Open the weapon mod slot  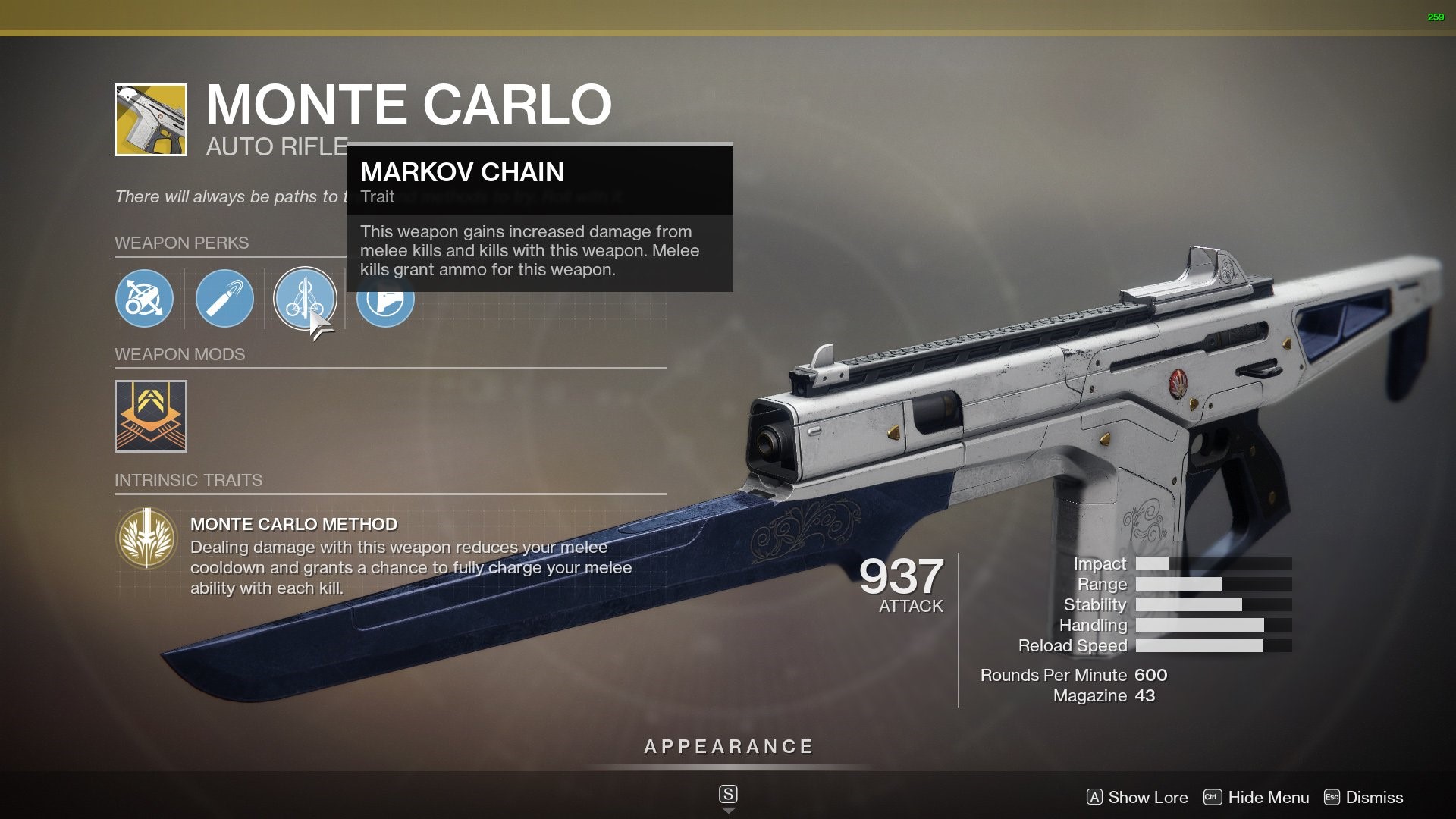pyautogui.click(x=151, y=416)
